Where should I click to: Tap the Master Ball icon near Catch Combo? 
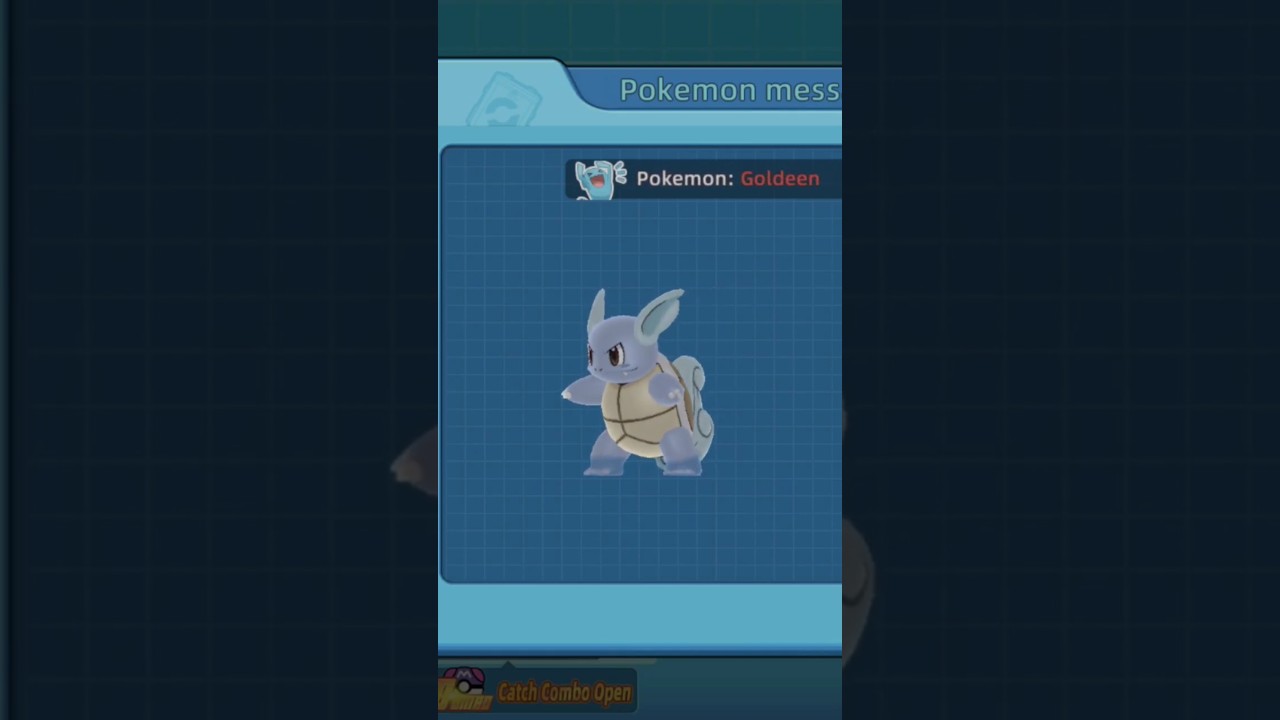(x=468, y=684)
